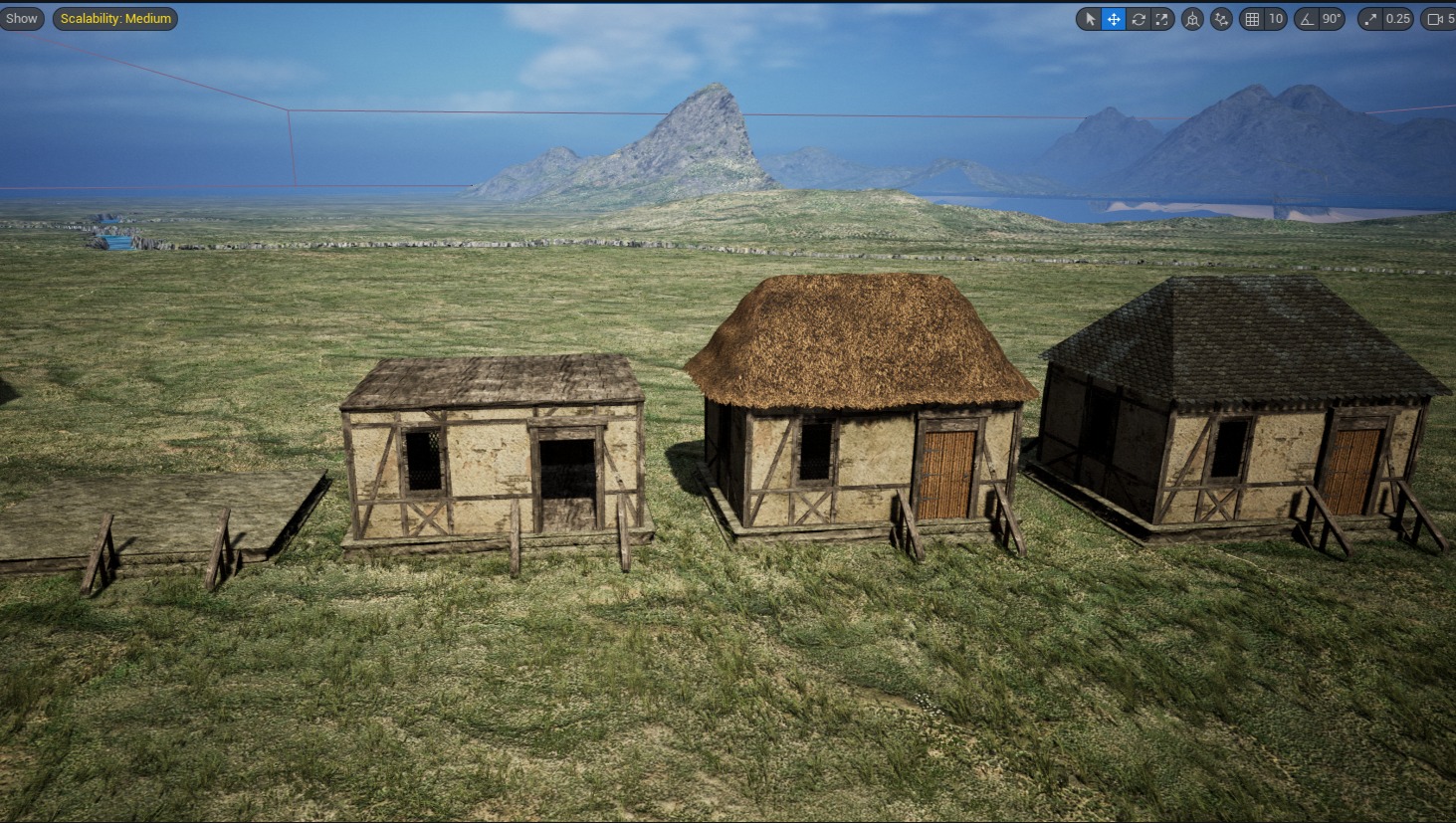
Task: Toggle scale snapping with the diagonal arrow icon
Action: (x=1371, y=19)
